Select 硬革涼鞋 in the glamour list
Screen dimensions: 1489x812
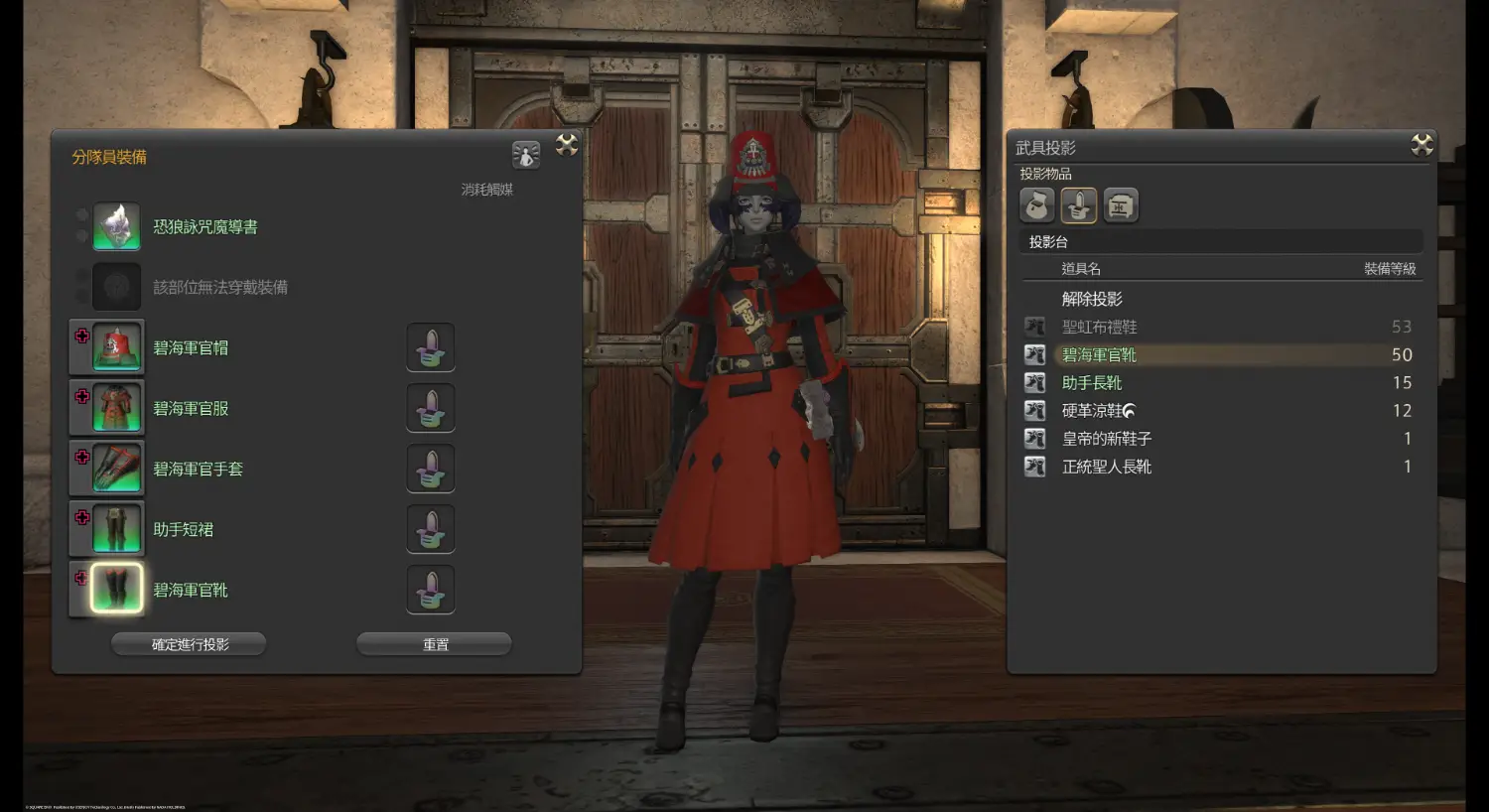(x=1092, y=410)
